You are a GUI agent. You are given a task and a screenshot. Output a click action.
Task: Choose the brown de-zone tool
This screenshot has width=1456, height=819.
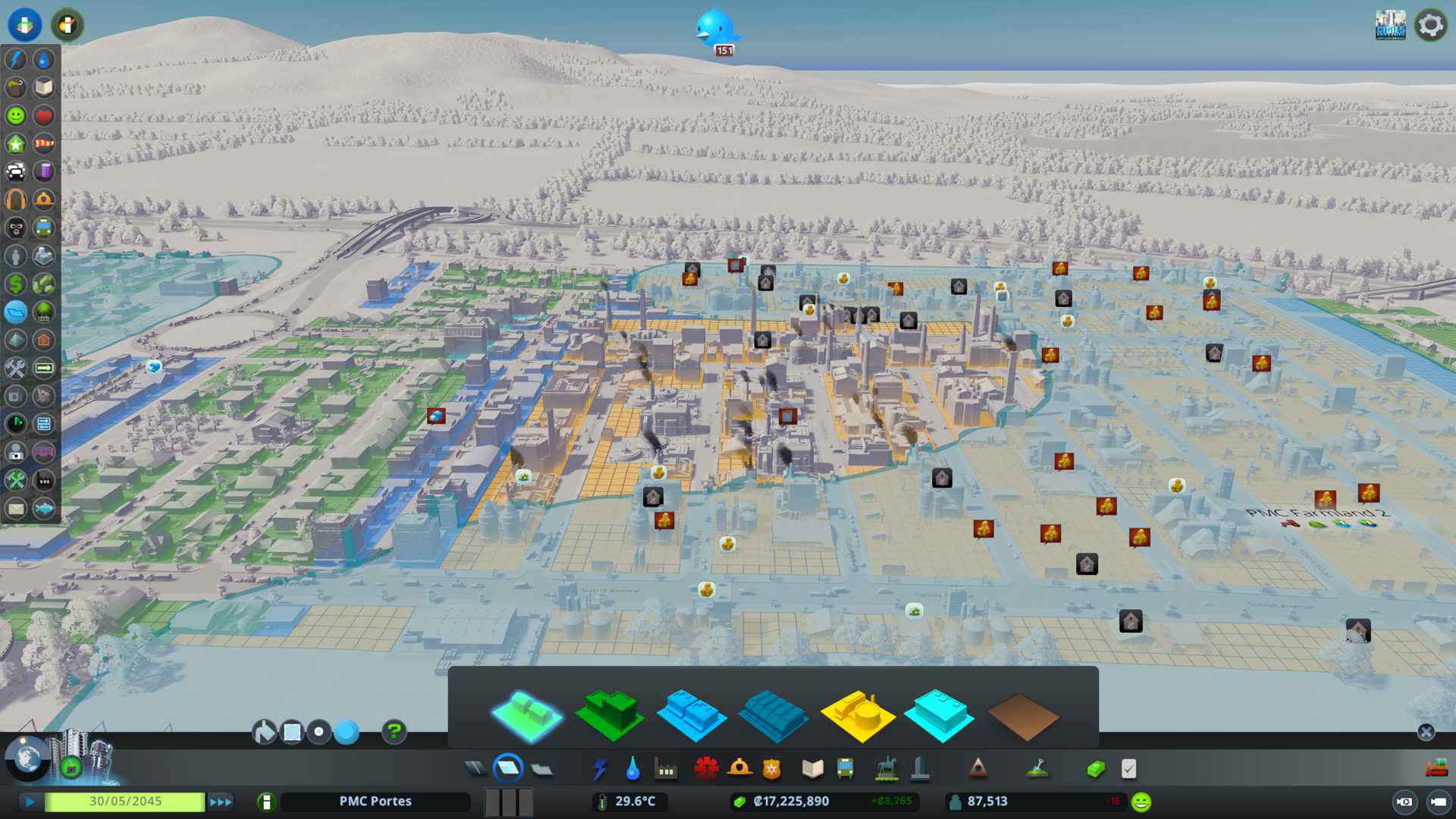point(1022,717)
